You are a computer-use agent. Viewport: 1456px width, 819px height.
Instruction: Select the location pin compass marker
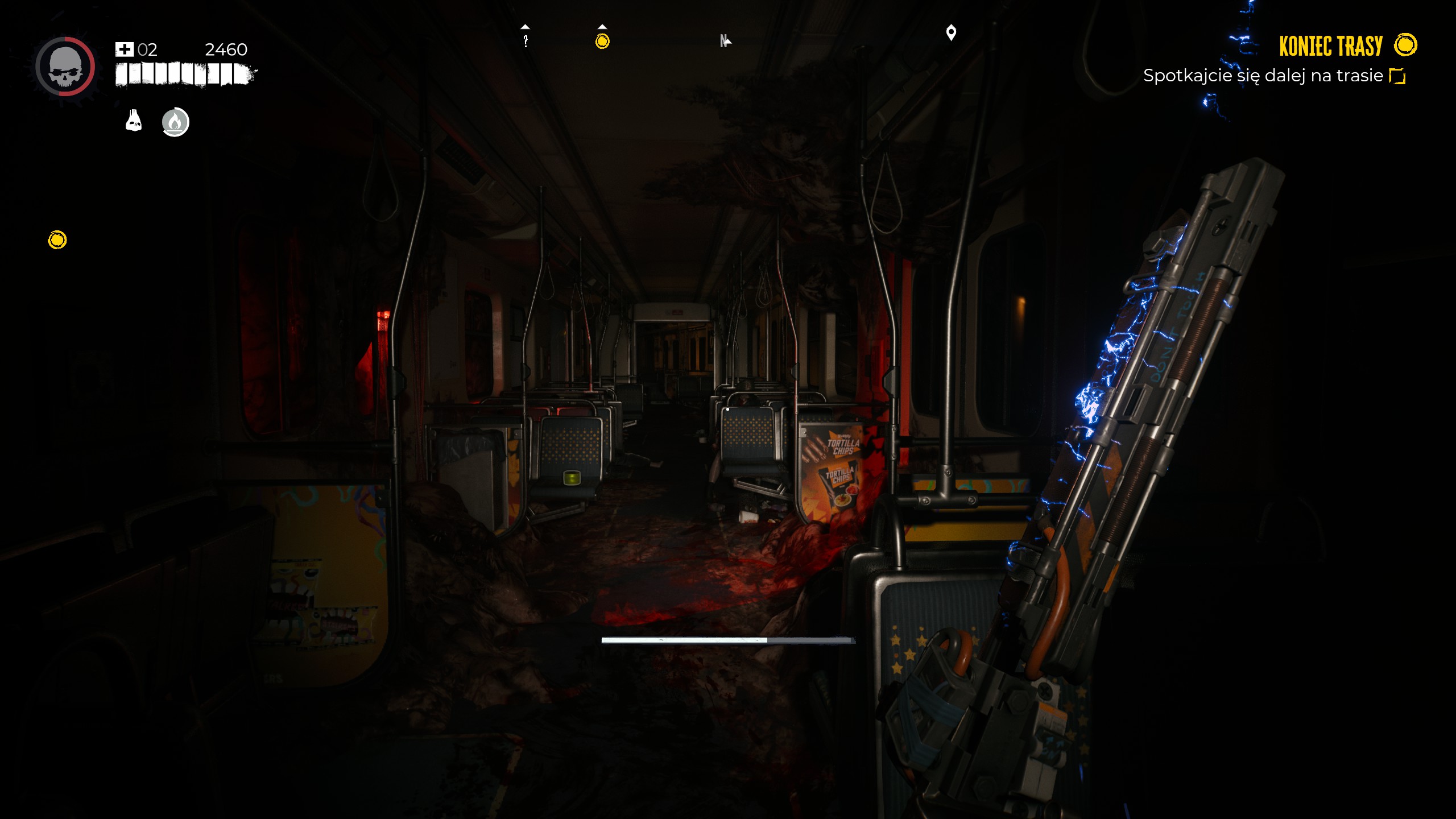(951, 33)
